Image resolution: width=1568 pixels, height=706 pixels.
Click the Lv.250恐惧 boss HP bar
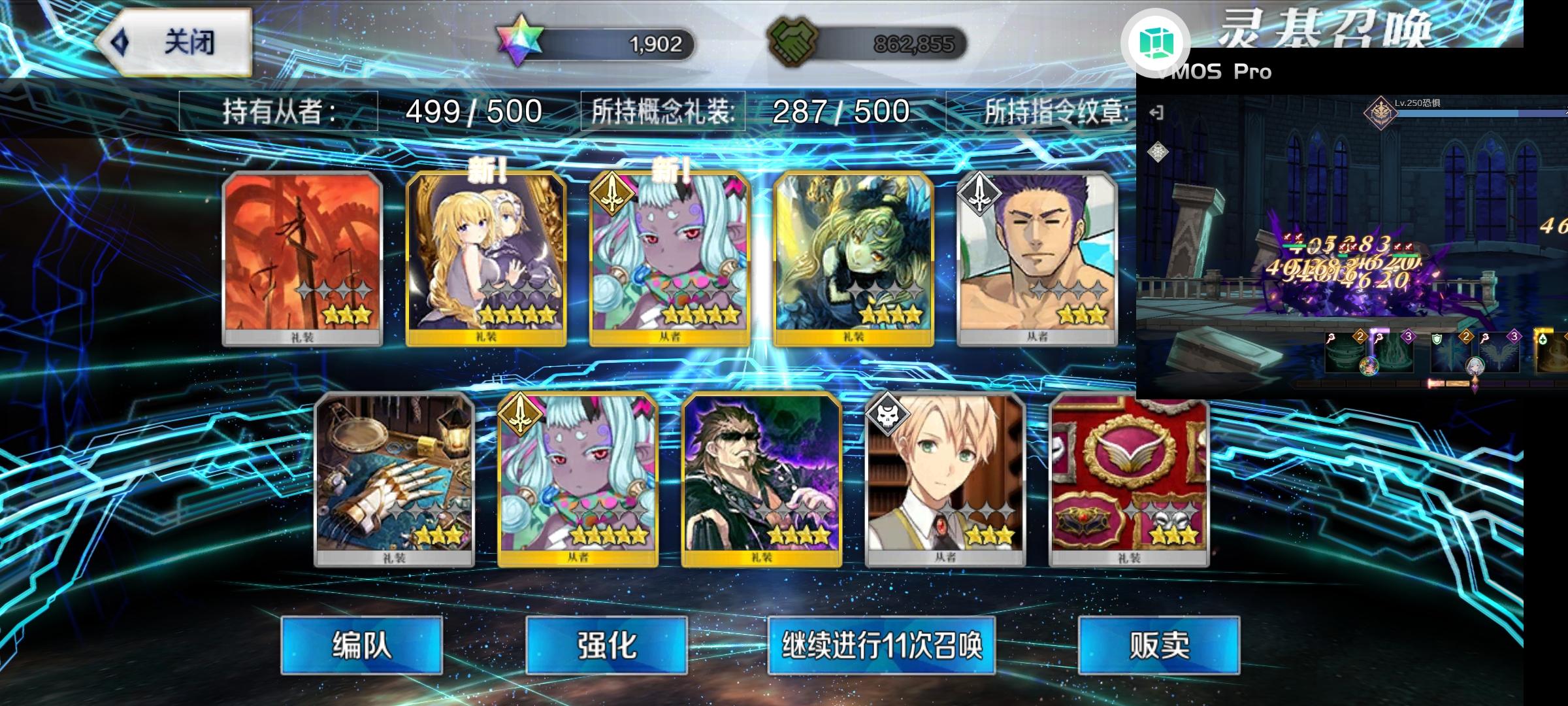coord(1470,112)
